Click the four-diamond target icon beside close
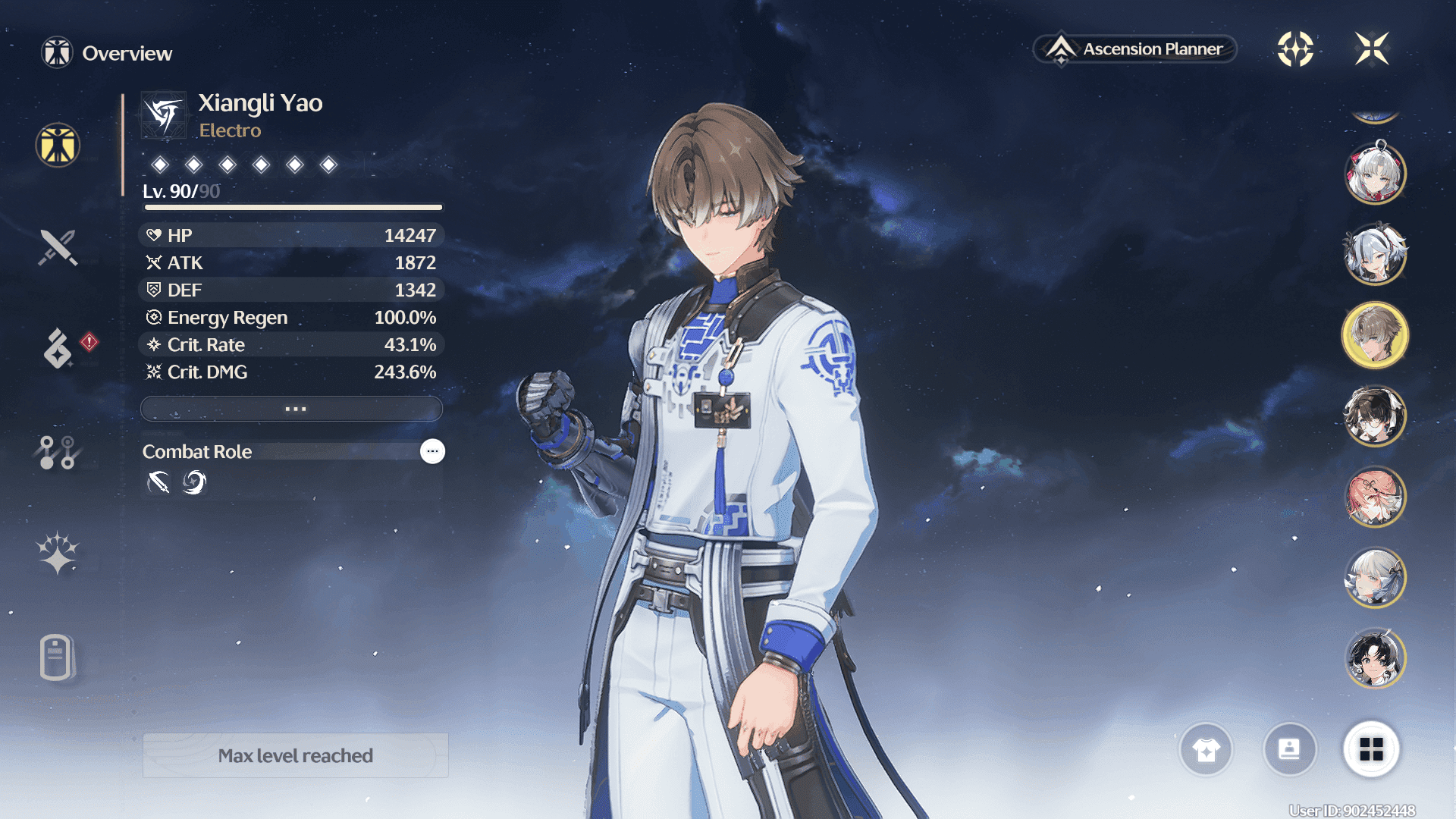 click(1295, 49)
